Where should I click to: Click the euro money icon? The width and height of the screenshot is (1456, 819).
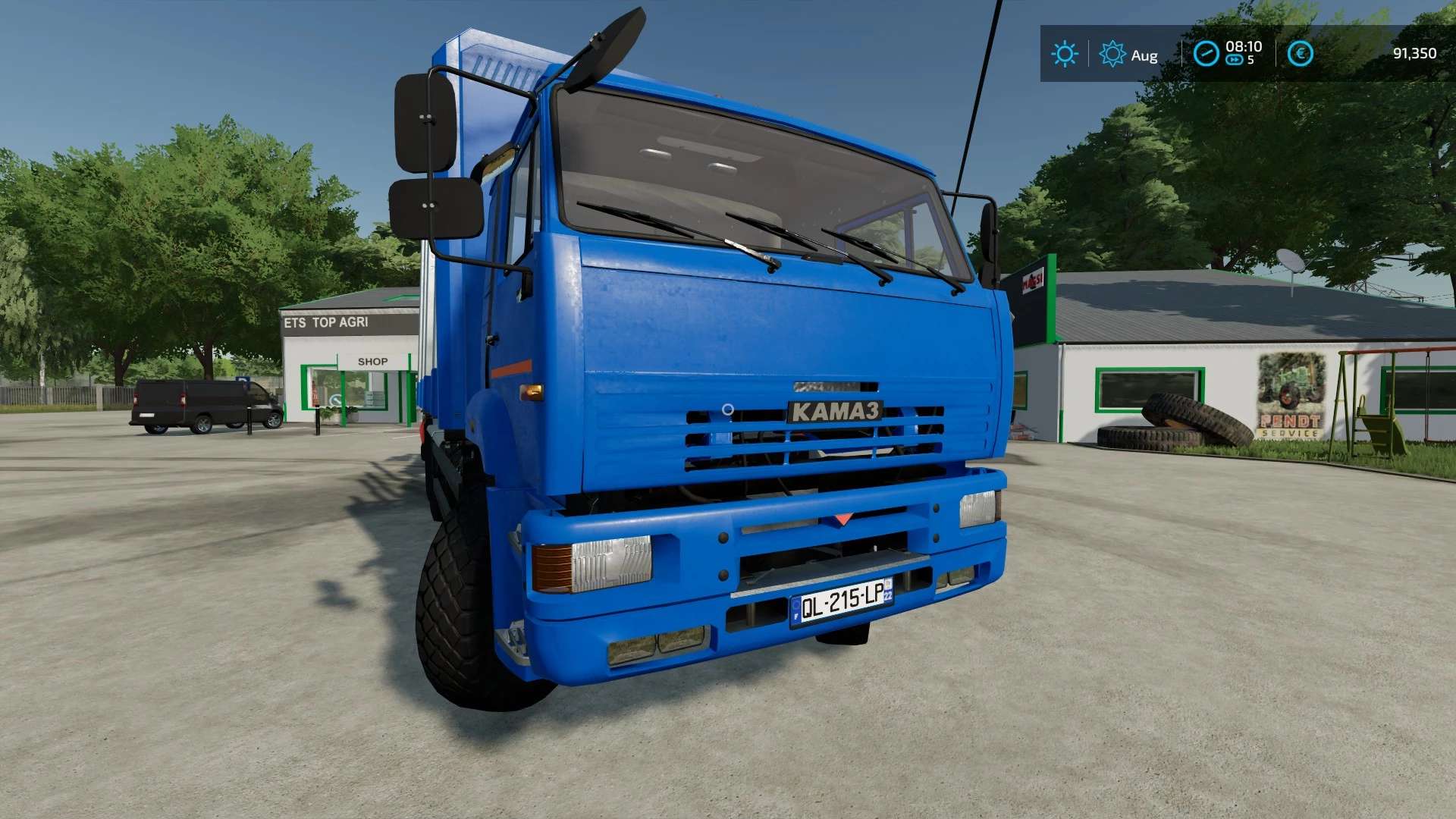tap(1300, 54)
